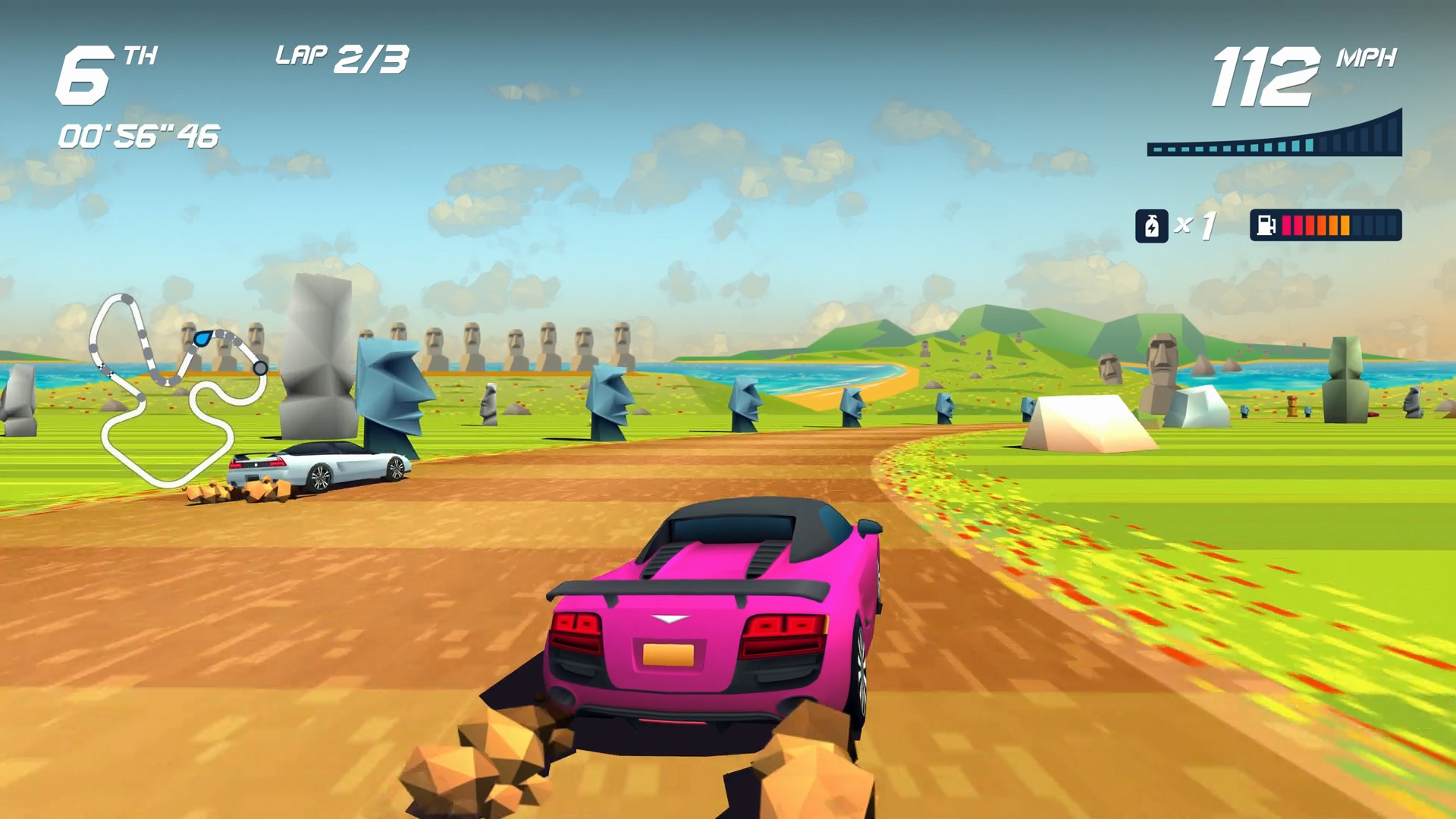
Task: Activate the nitro boost canister icon
Action: point(1151,226)
